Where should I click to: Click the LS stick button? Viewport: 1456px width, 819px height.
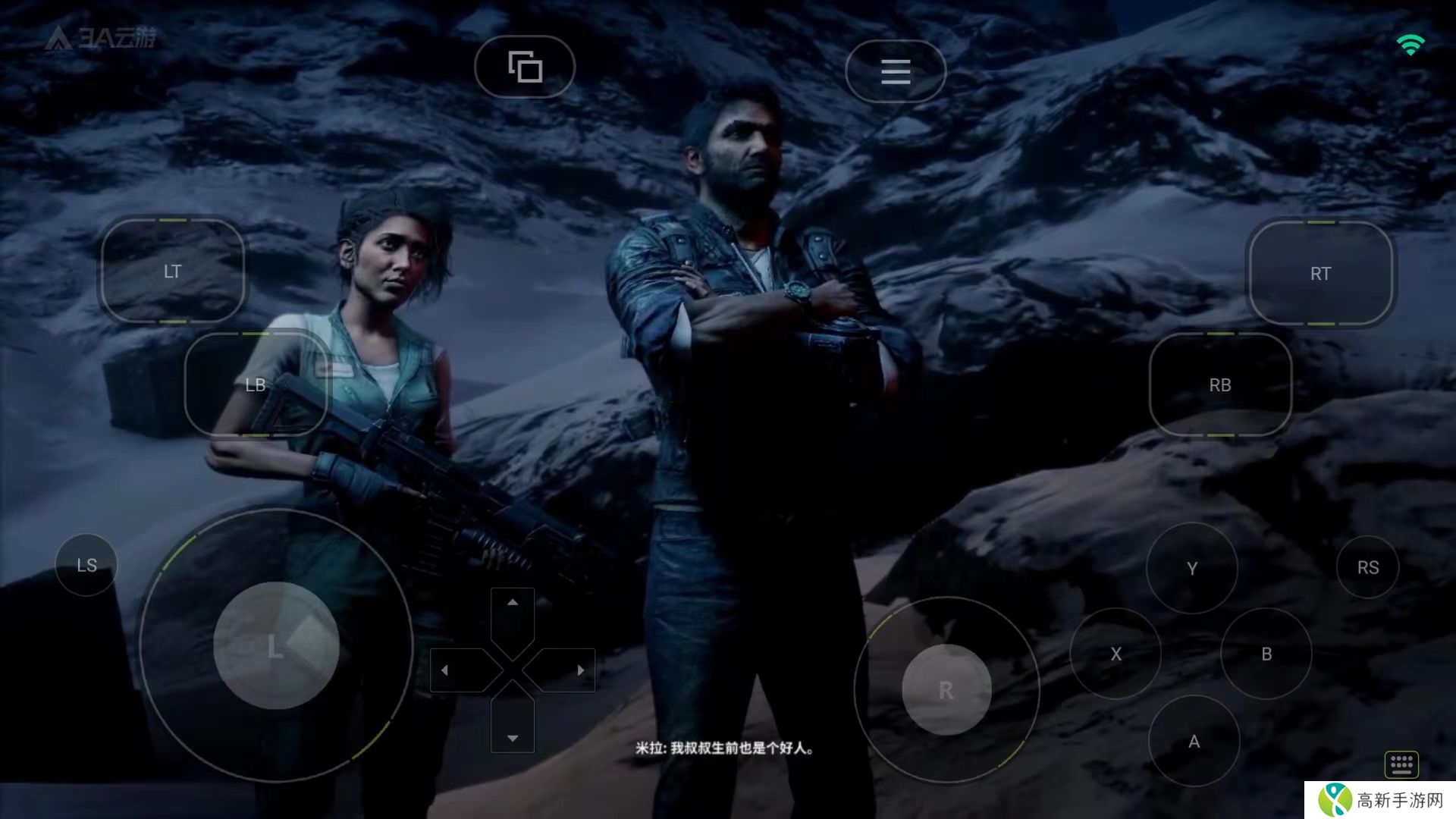[86, 565]
